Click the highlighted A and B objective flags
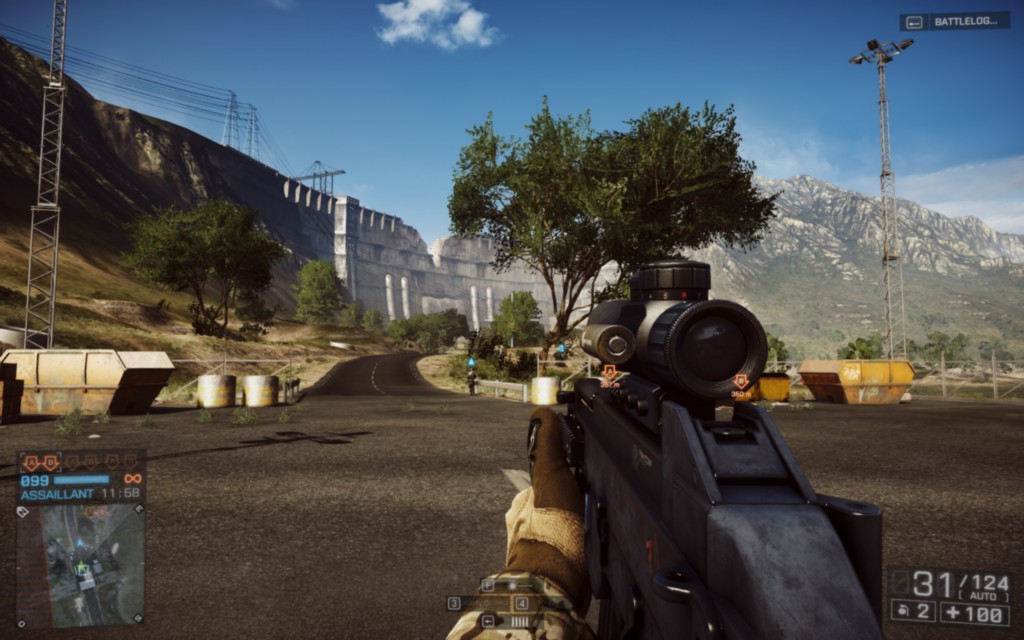Viewport: 1024px width, 640px height. [x=41, y=462]
